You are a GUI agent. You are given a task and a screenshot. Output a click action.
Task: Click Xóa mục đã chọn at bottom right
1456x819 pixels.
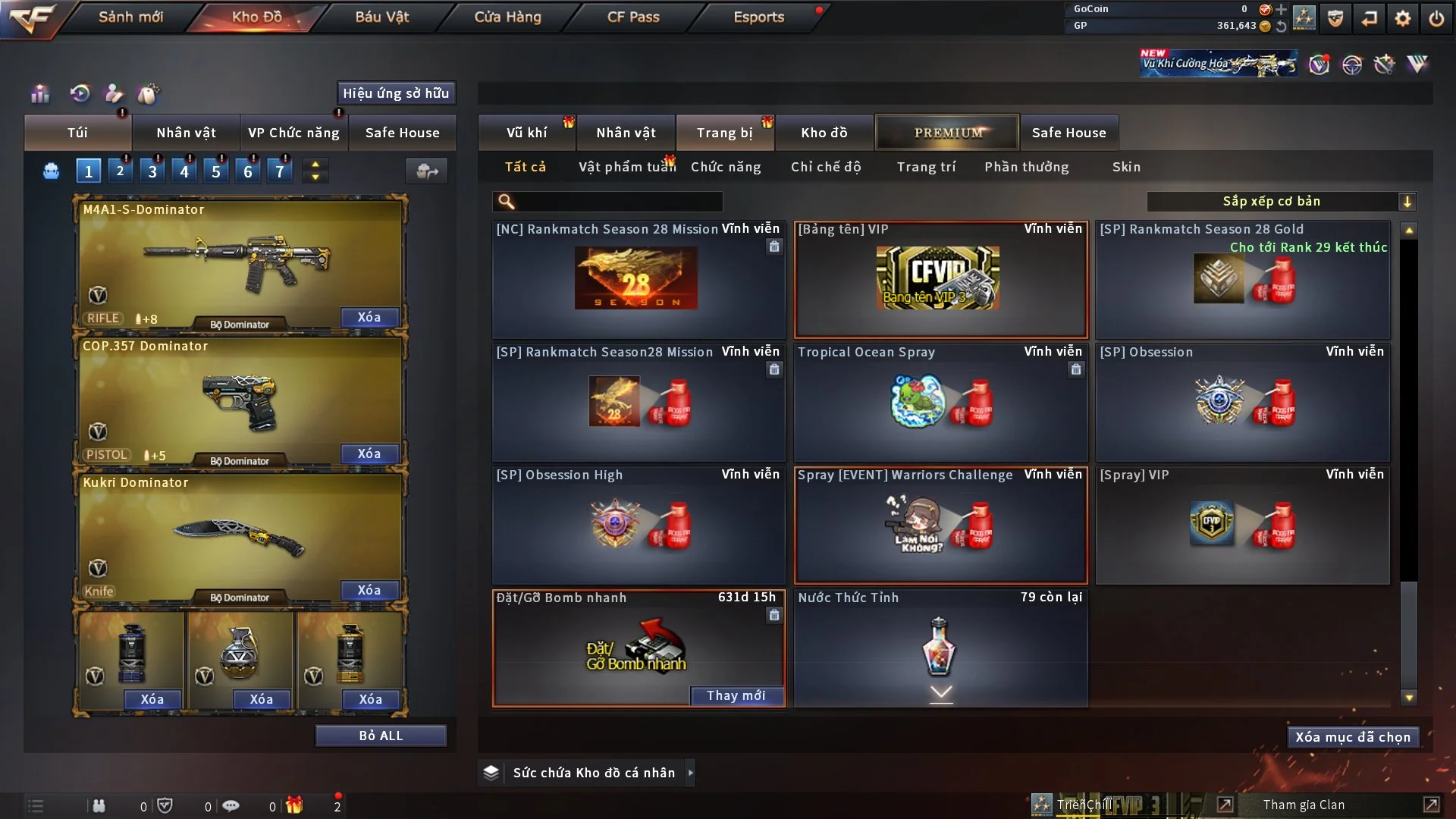click(x=1353, y=736)
